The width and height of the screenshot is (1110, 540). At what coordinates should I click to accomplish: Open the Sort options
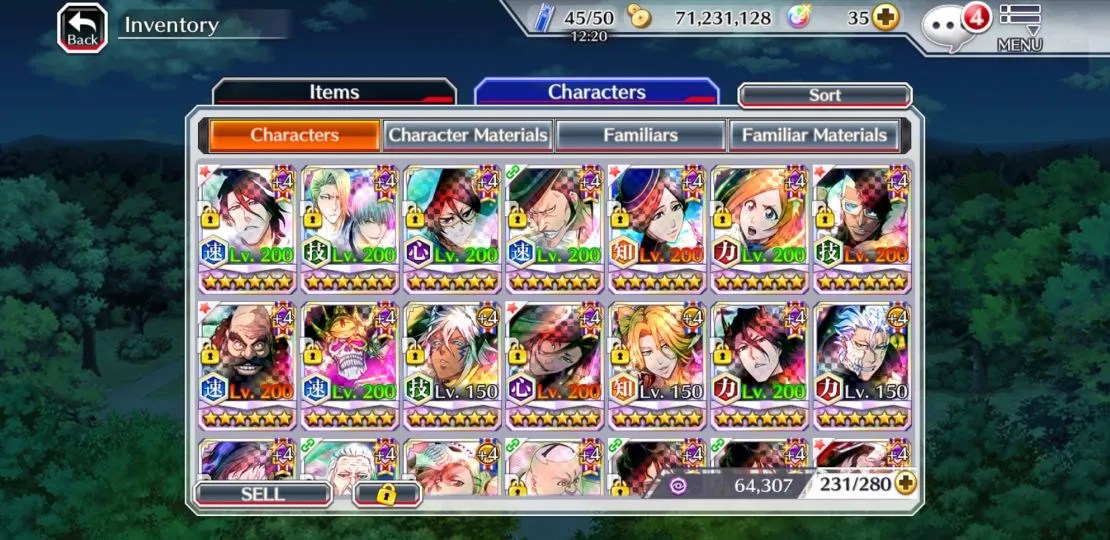(825, 95)
